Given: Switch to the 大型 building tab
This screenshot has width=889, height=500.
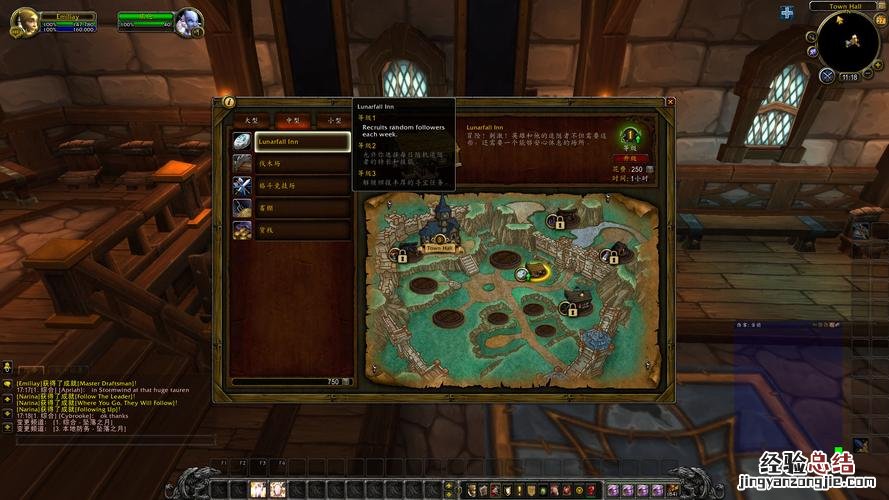Looking at the screenshot, I should point(251,120).
